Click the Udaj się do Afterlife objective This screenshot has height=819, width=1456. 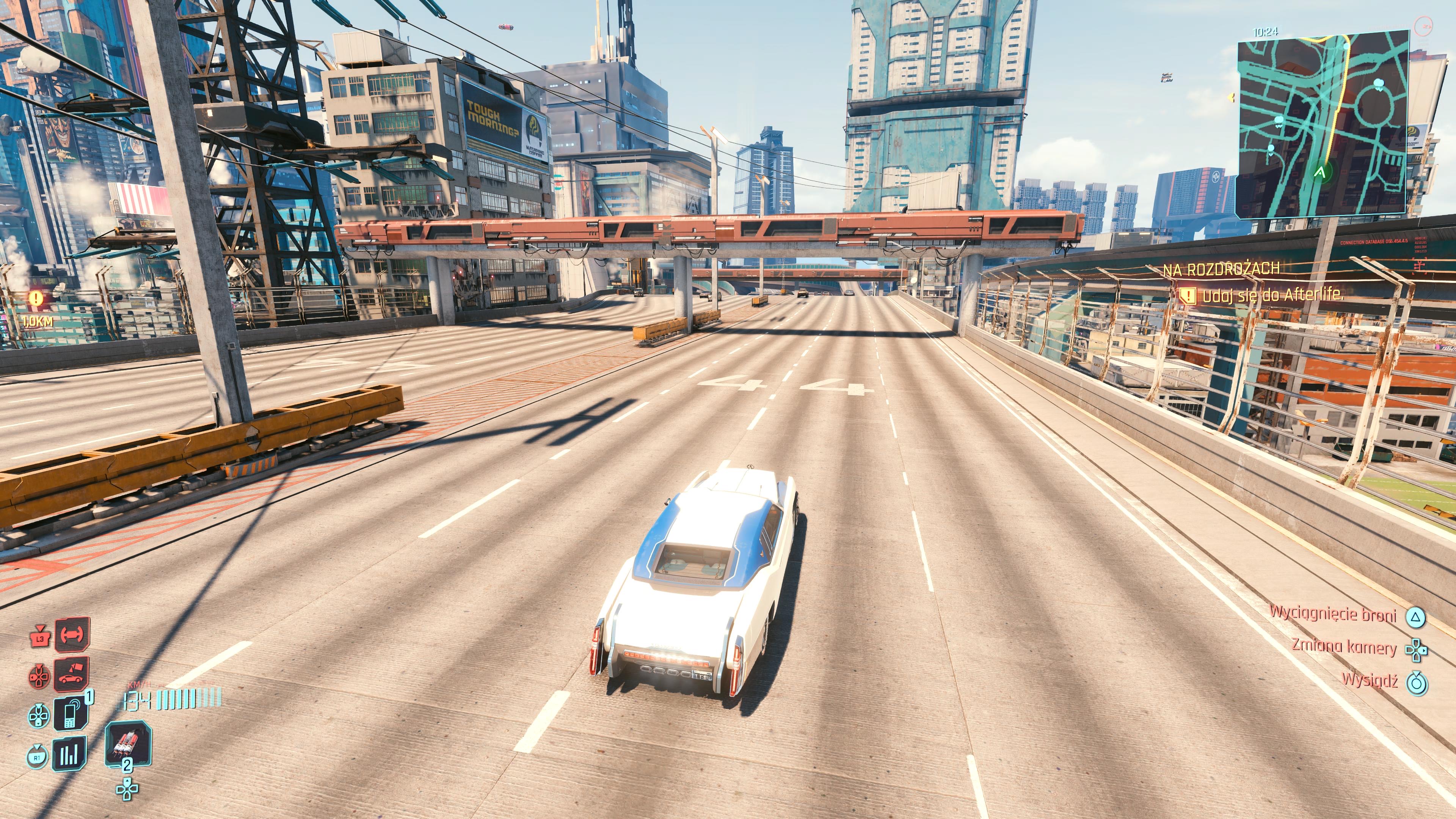click(x=1272, y=295)
